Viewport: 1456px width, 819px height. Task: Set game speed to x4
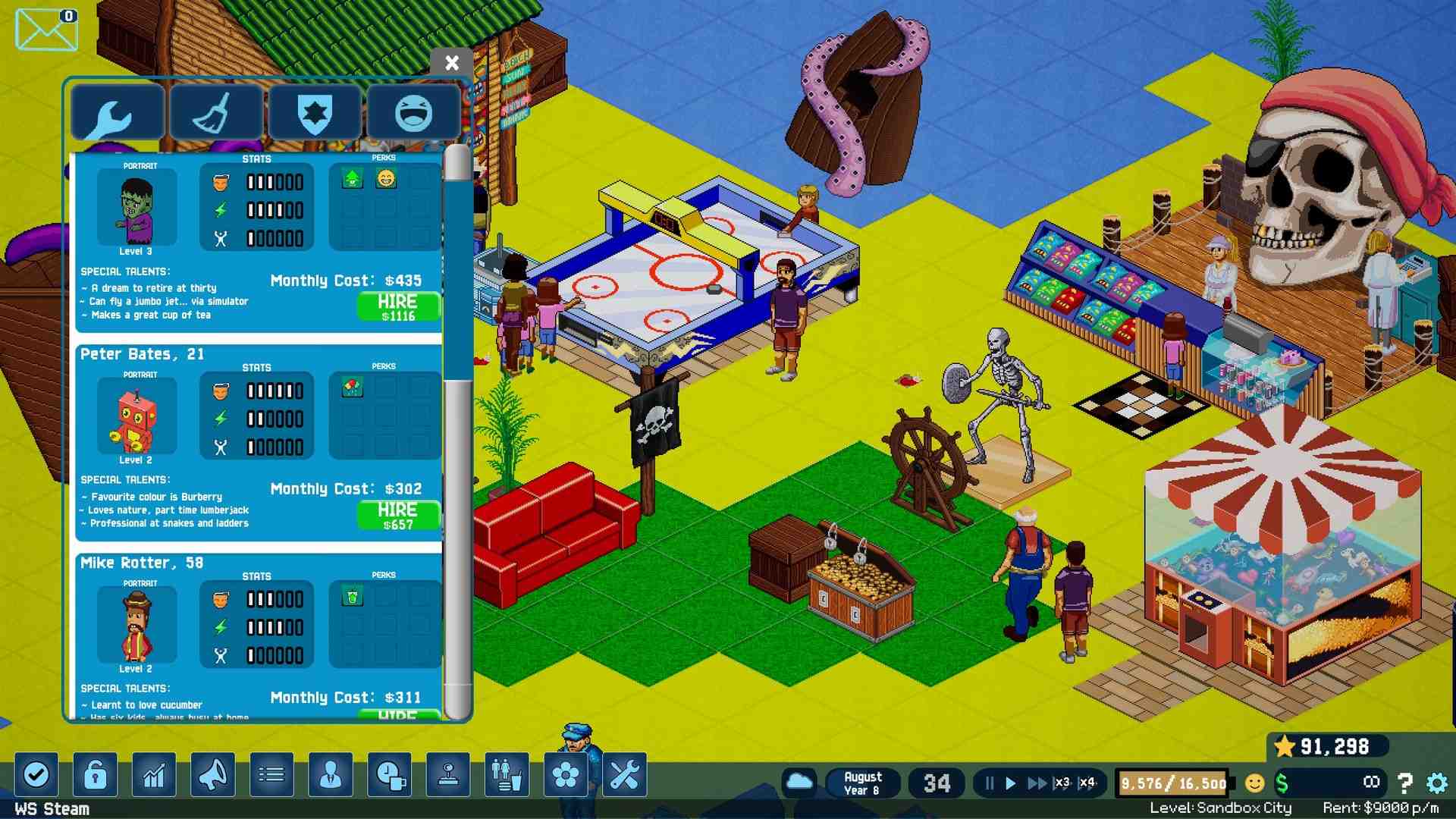pos(1087,783)
